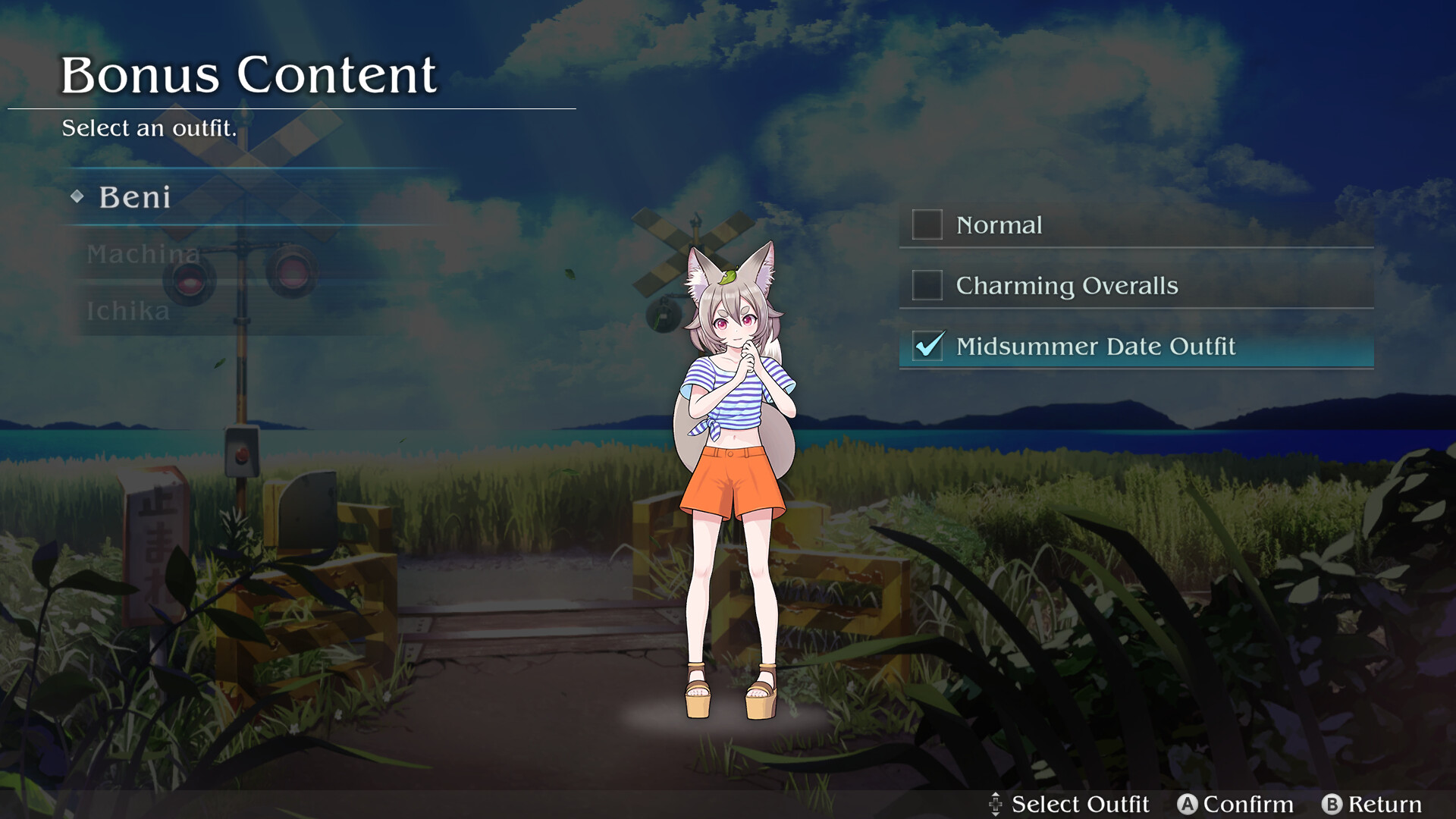Click the Bonus Content heading
Image resolution: width=1456 pixels, height=819 pixels.
coord(250,74)
